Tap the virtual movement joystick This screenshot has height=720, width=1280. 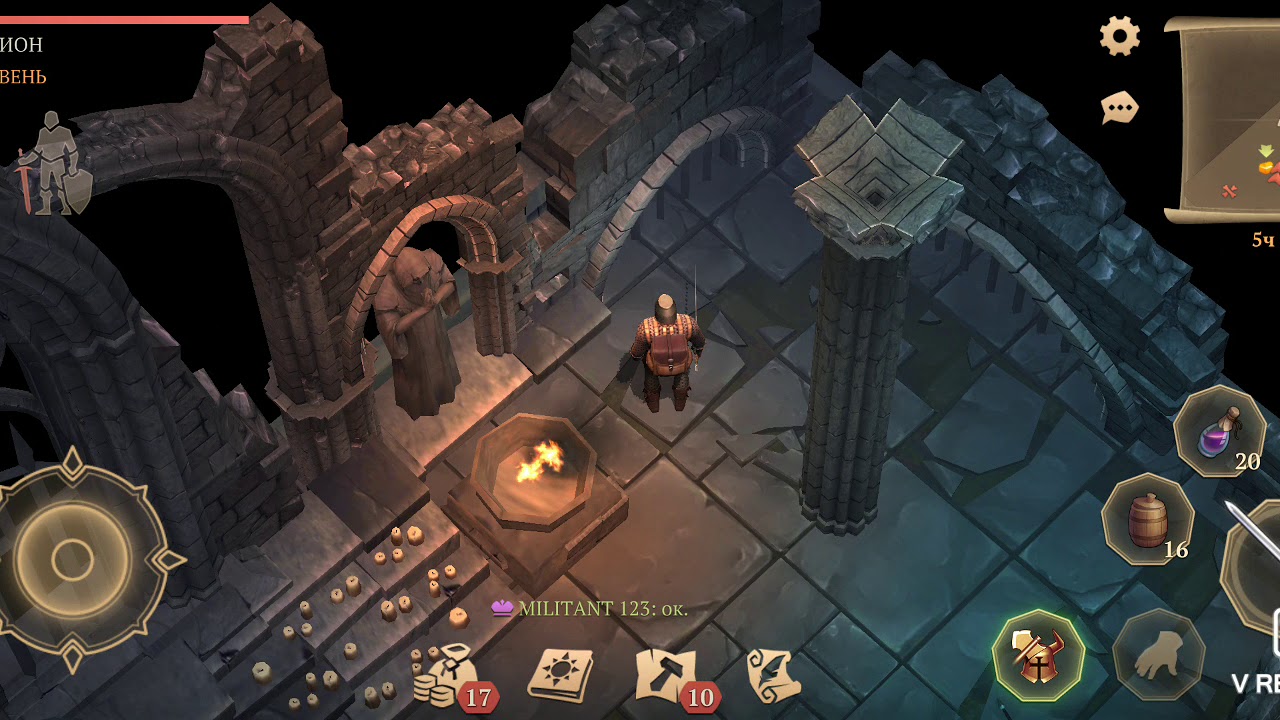tap(73, 560)
